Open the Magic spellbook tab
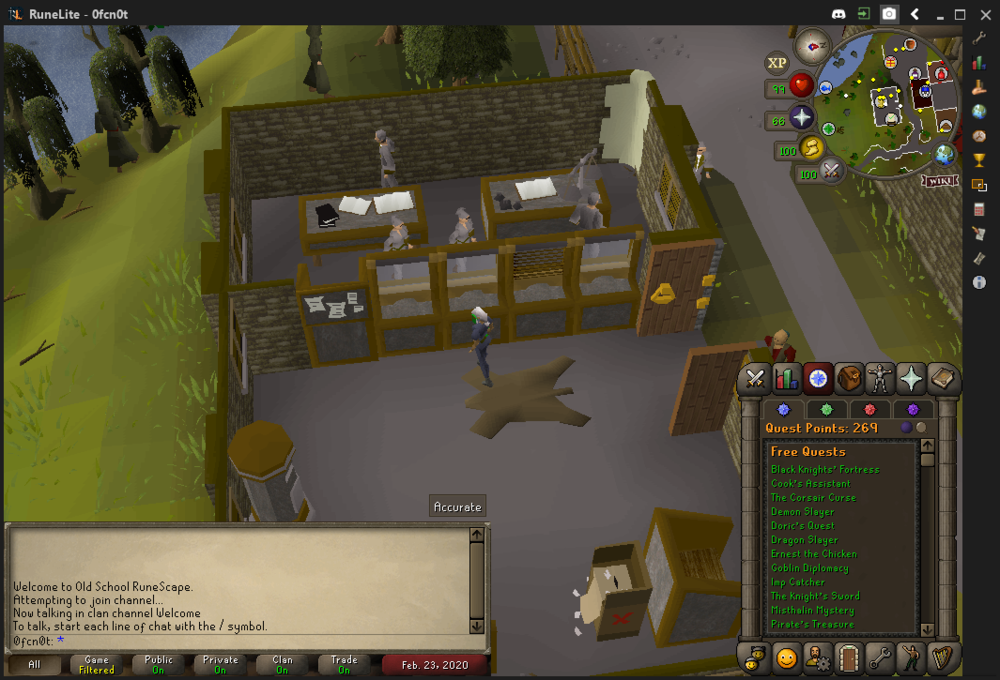 (942, 379)
